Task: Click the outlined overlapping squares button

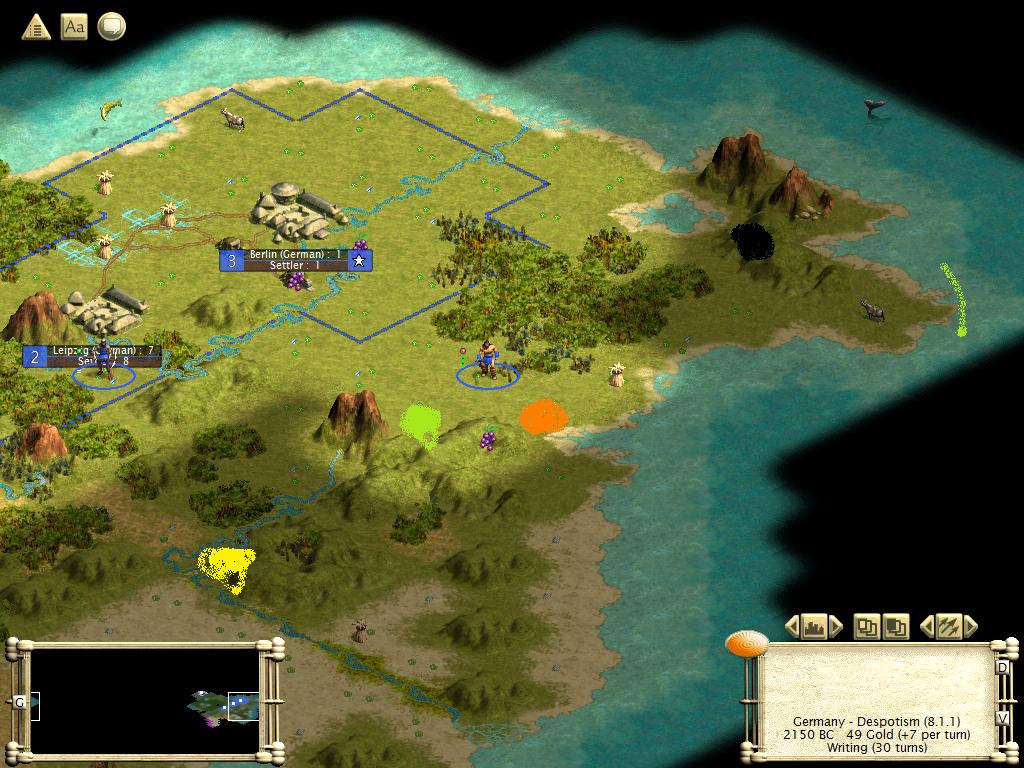Action: (x=867, y=627)
